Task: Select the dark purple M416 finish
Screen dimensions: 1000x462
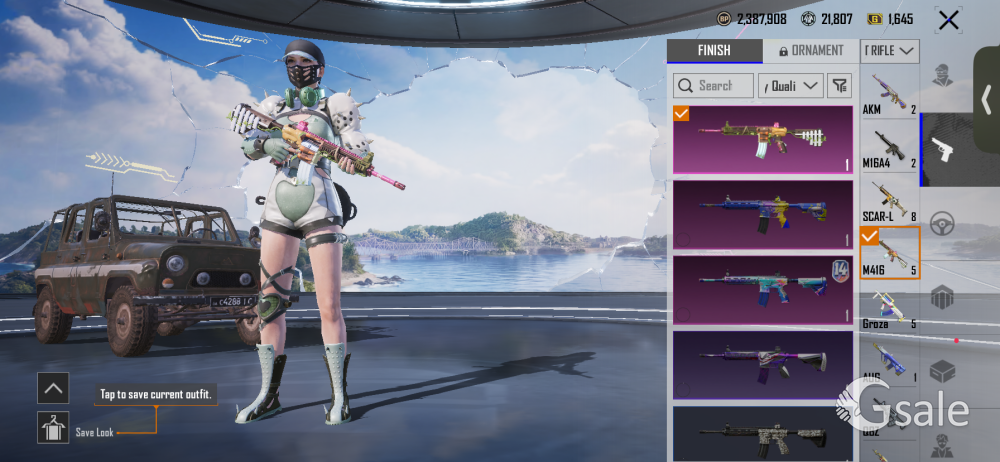Action: (762, 364)
